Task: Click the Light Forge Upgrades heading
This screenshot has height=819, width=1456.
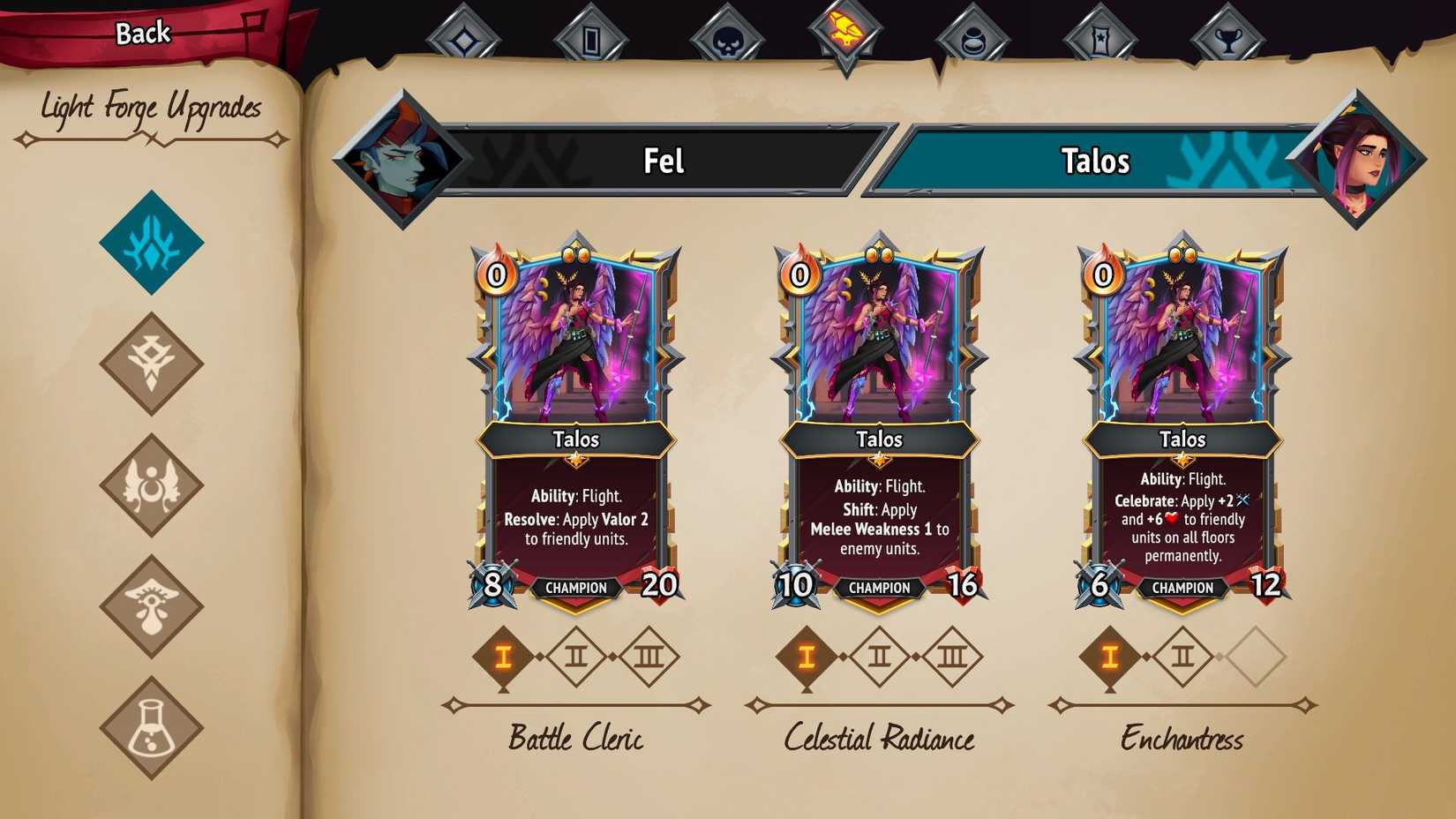Action: click(x=150, y=108)
